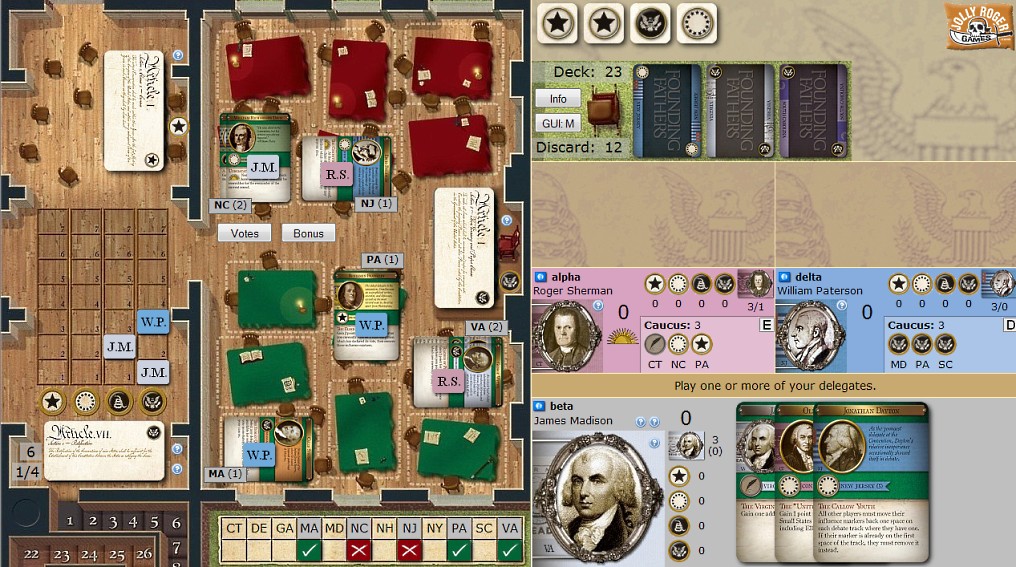Open the Jolly Roger Games logo link
Image resolution: width=1016 pixels, height=567 pixels.
[977, 26]
